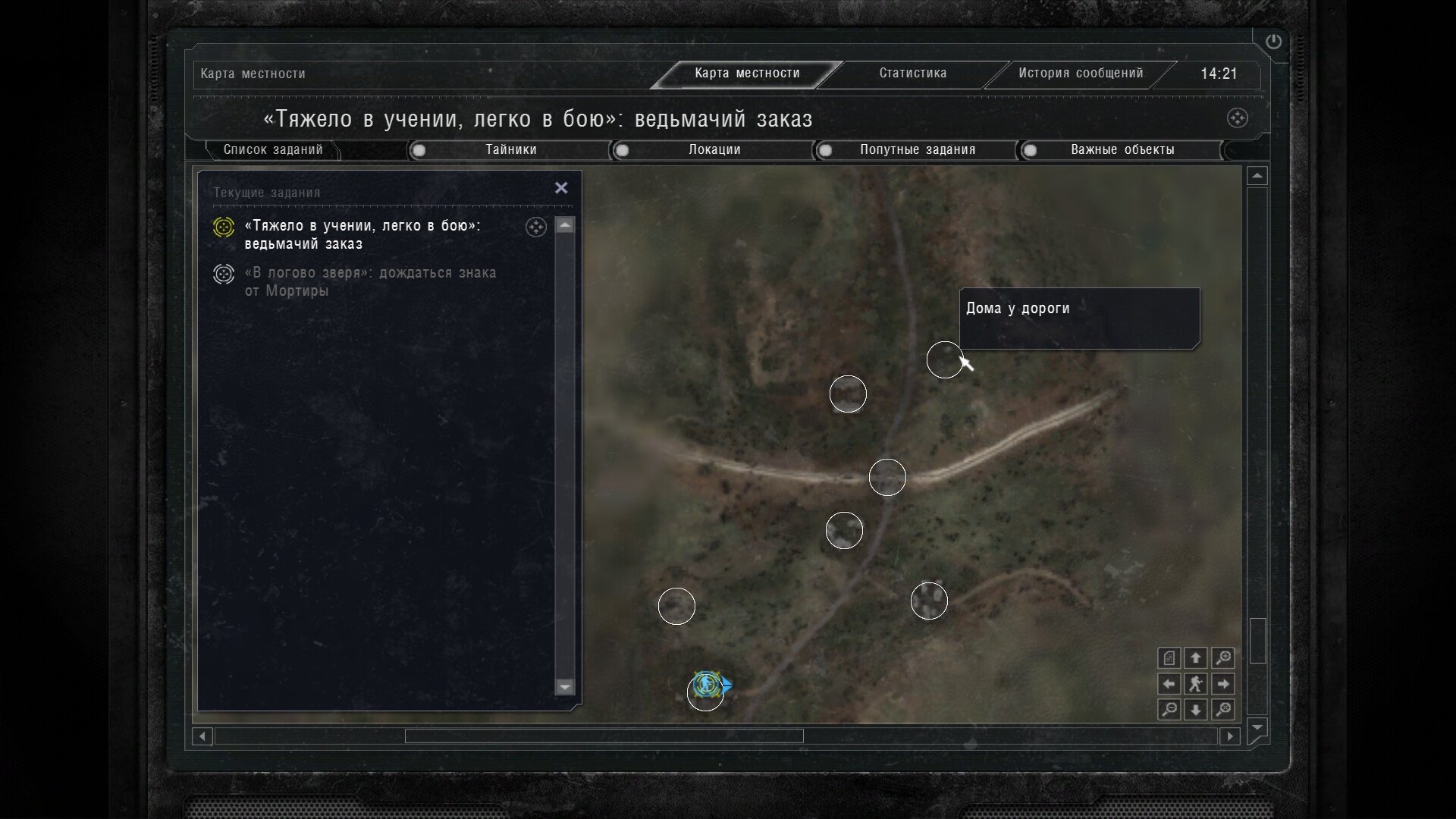Select the Карта местности tab
Image resolution: width=1456 pixels, height=819 pixels.
pyautogui.click(x=747, y=74)
